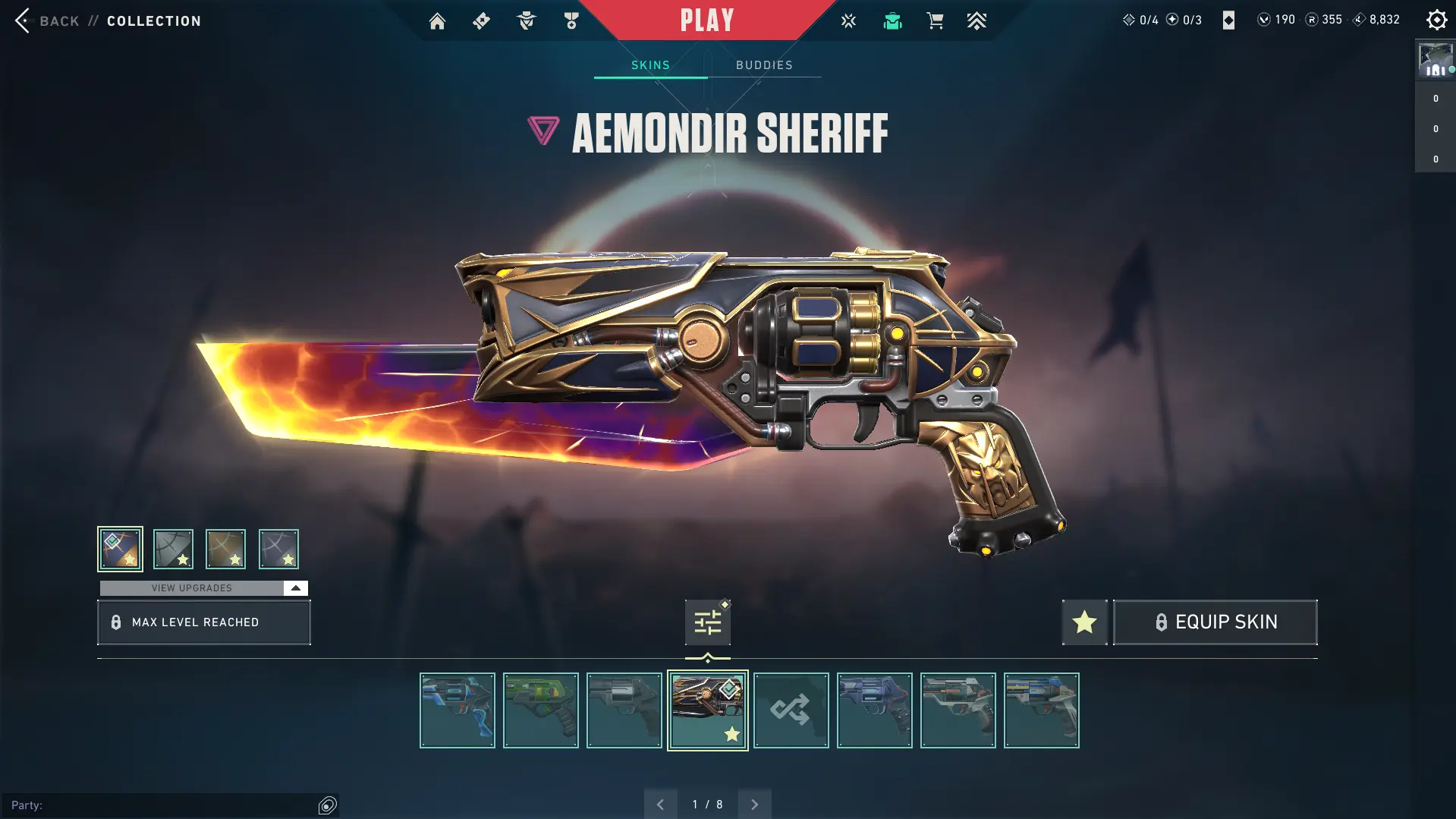Open the Agents panel icon
The width and height of the screenshot is (1456, 819).
526,20
